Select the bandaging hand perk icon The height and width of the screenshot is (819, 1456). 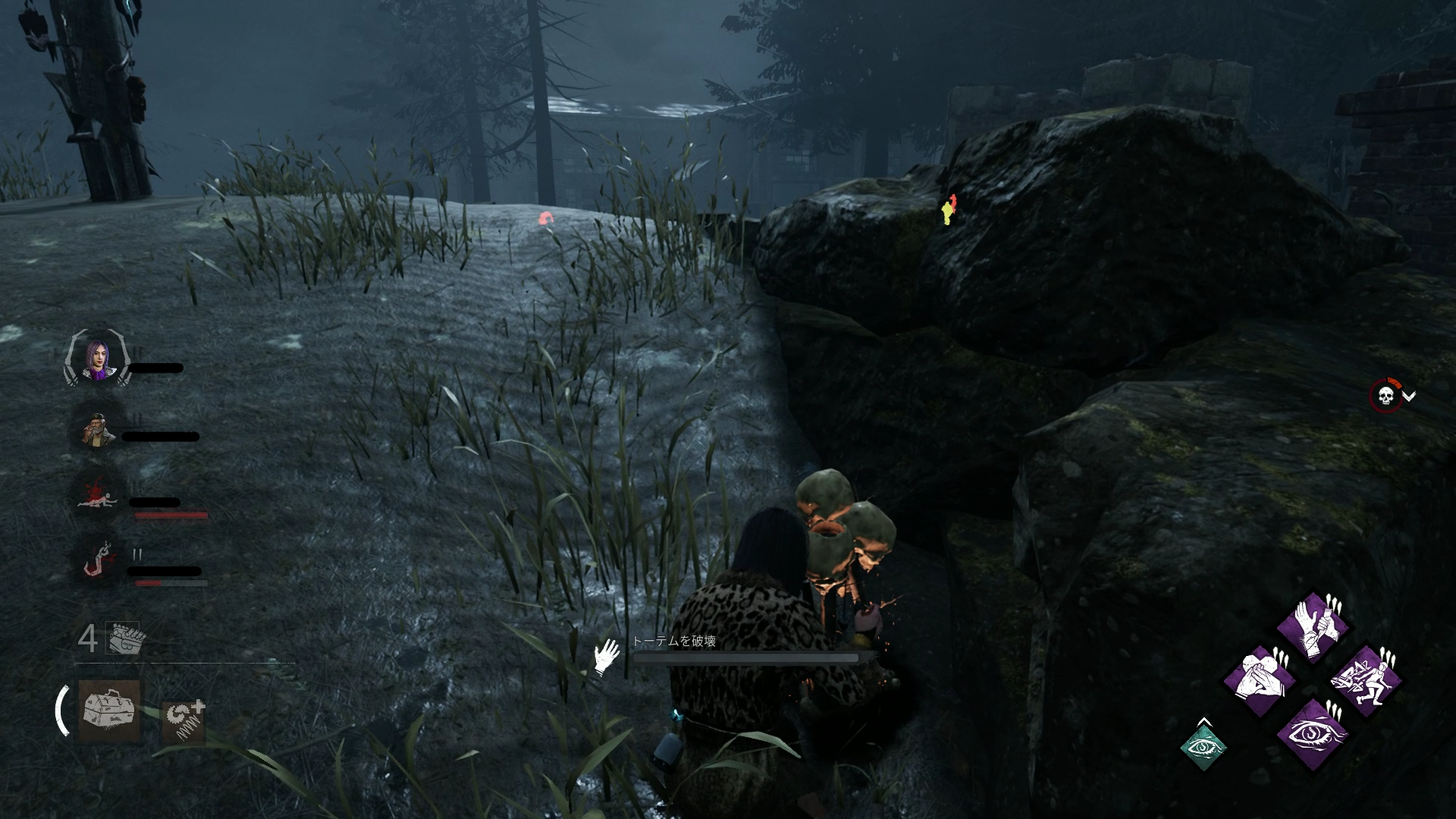pos(1312,627)
